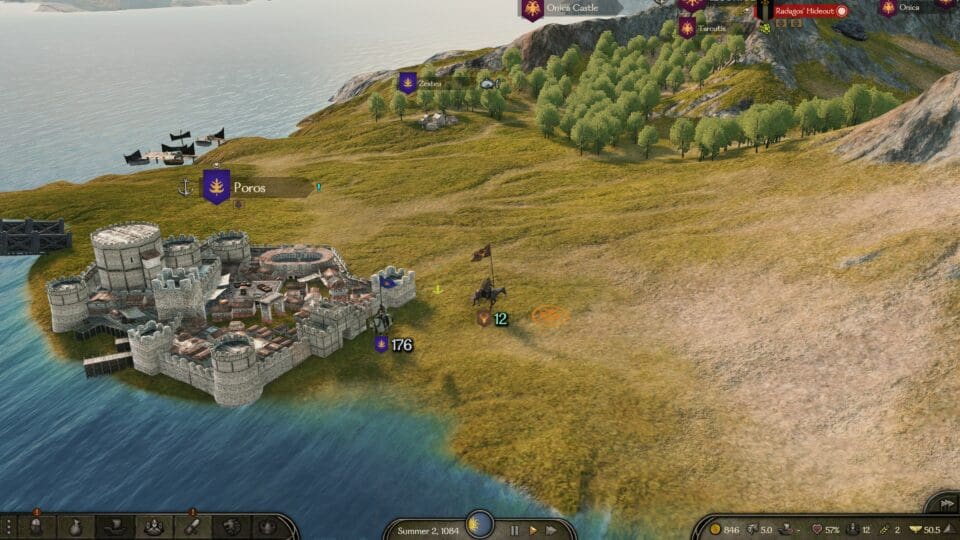Resume time at normal speed
Screen dimensions: 960x540
[x=533, y=529]
